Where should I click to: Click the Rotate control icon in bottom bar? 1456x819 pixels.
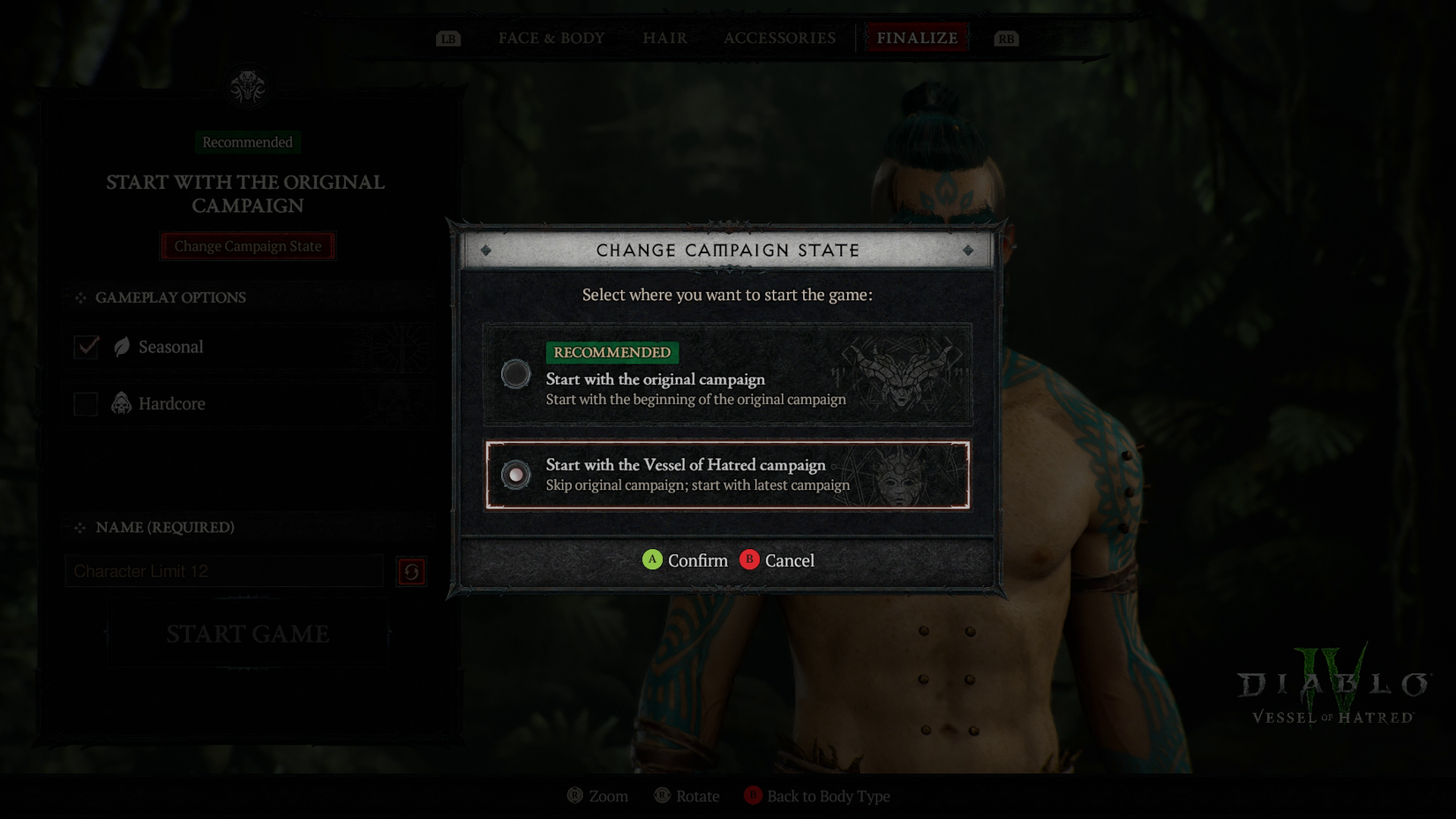[660, 795]
